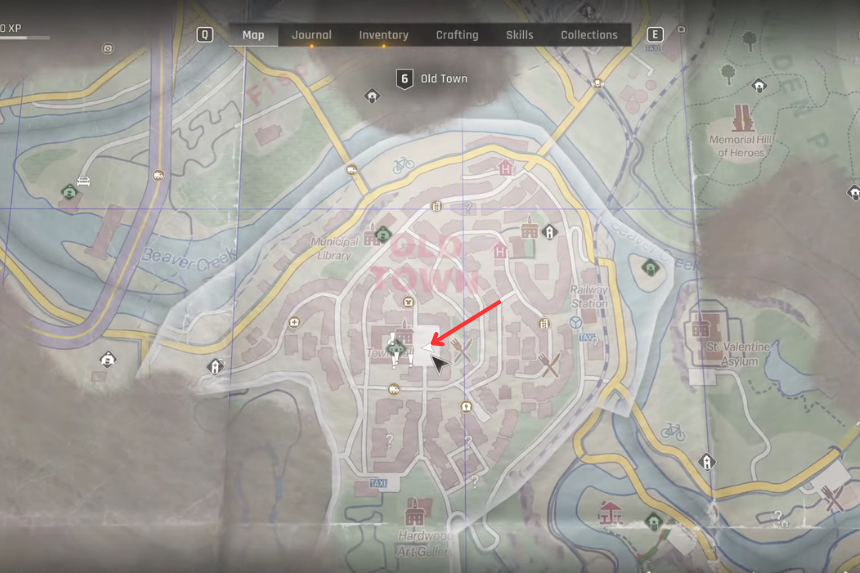Click the Railway Station map marker
Image resolution: width=860 pixels, height=573 pixels.
577,322
